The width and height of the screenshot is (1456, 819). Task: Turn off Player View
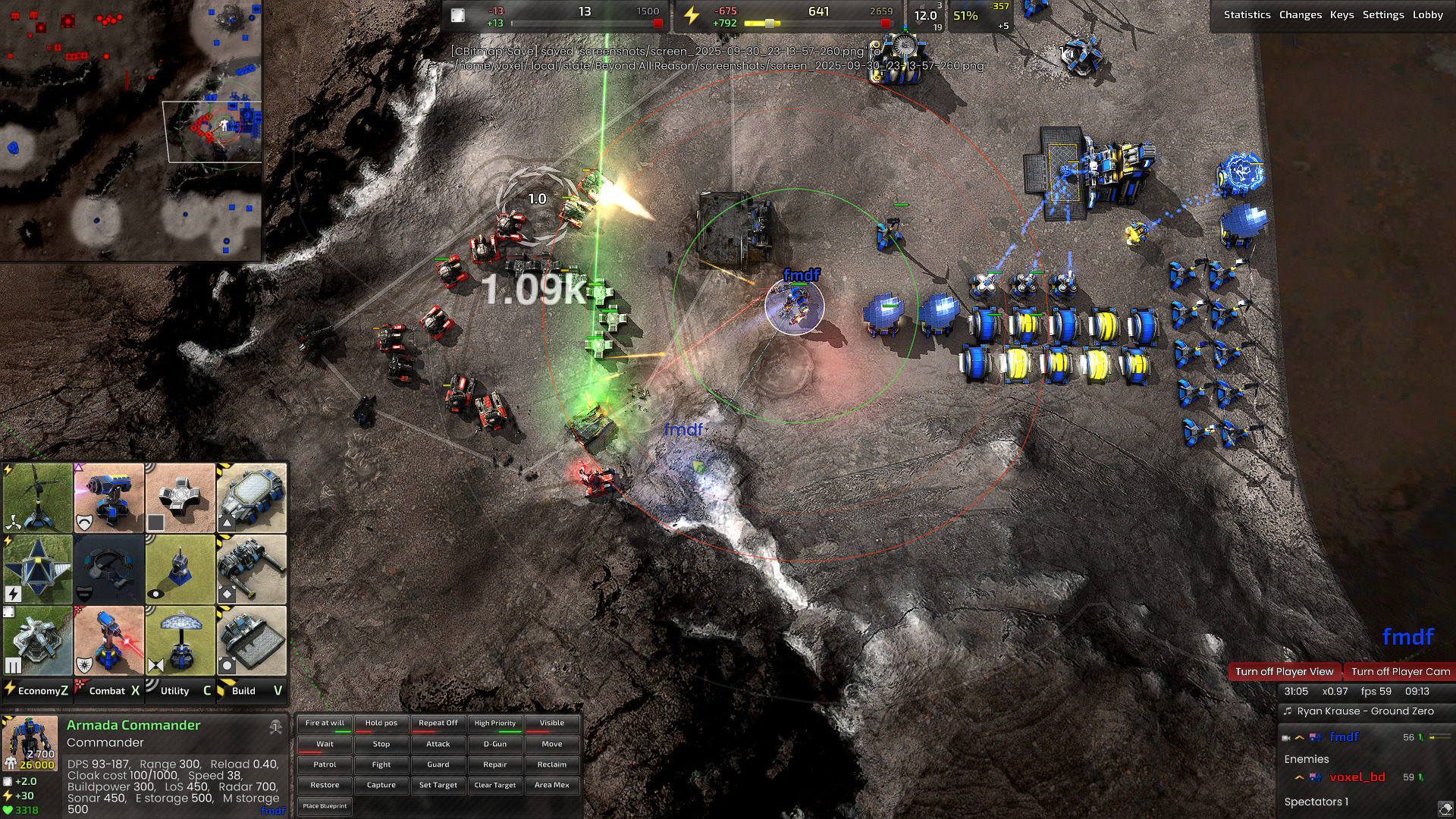point(1284,671)
